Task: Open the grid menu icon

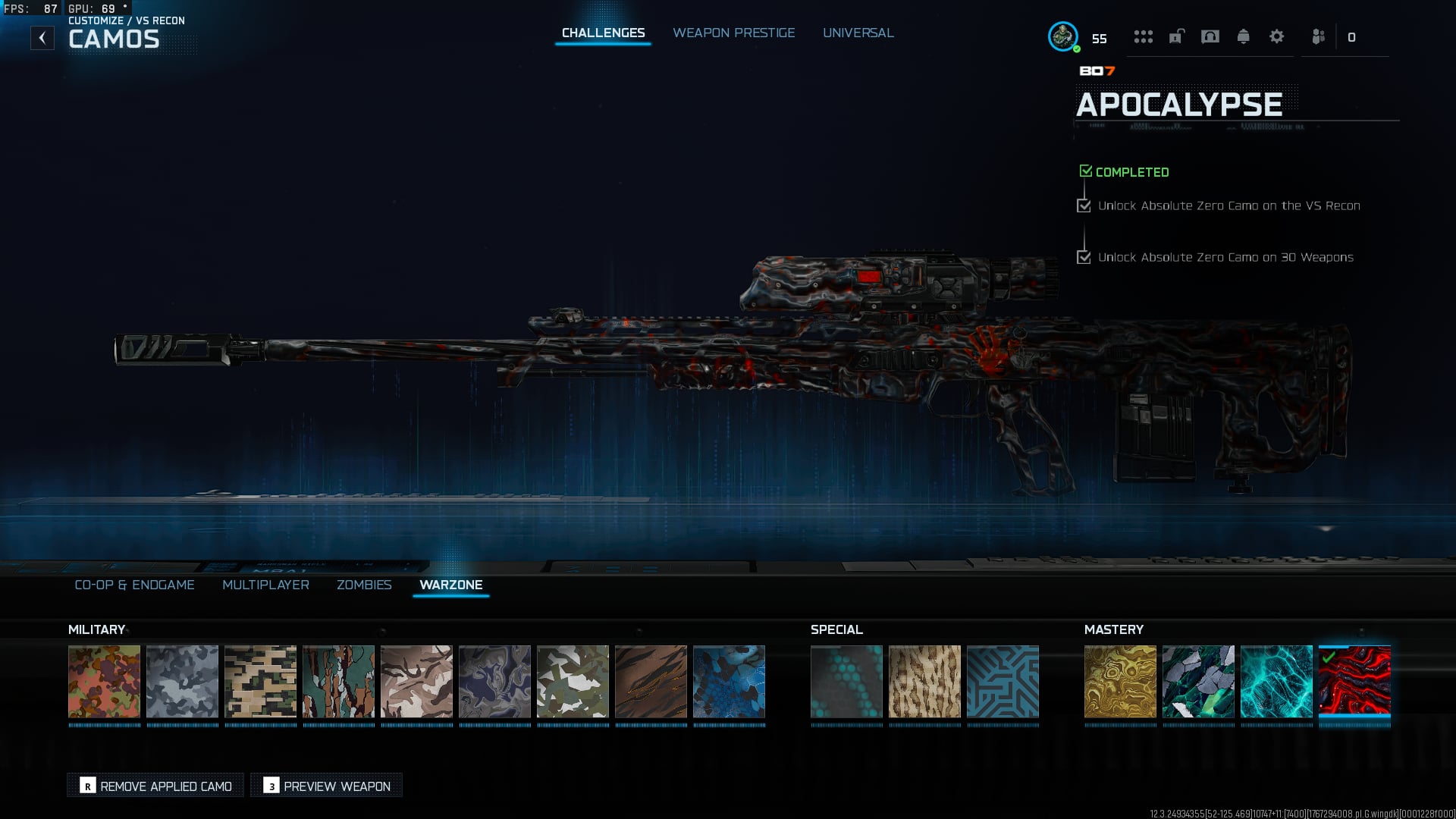Action: [x=1143, y=36]
